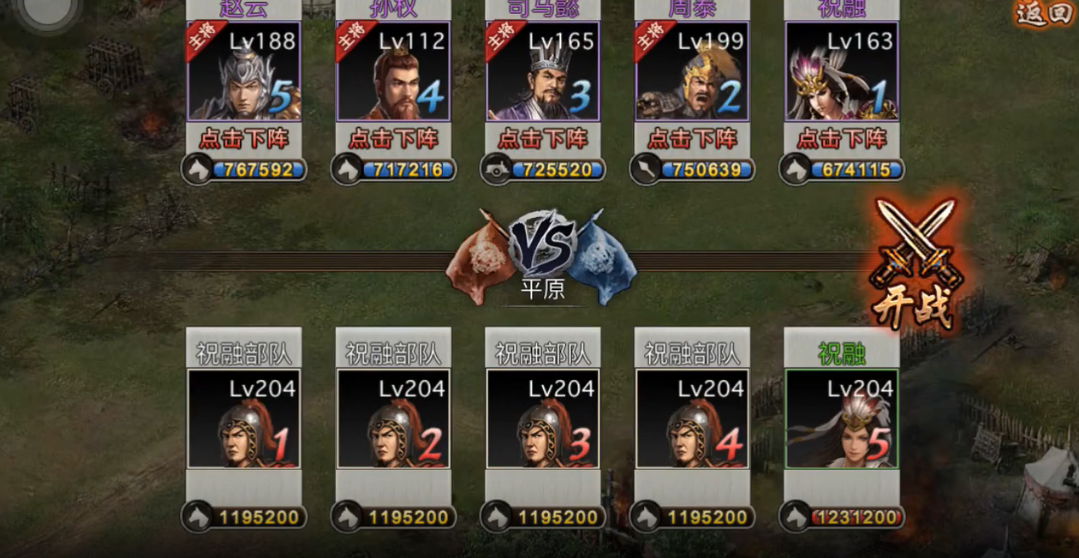Inspect enemy 祝融部队 card numbered 4

[x=692, y=419]
